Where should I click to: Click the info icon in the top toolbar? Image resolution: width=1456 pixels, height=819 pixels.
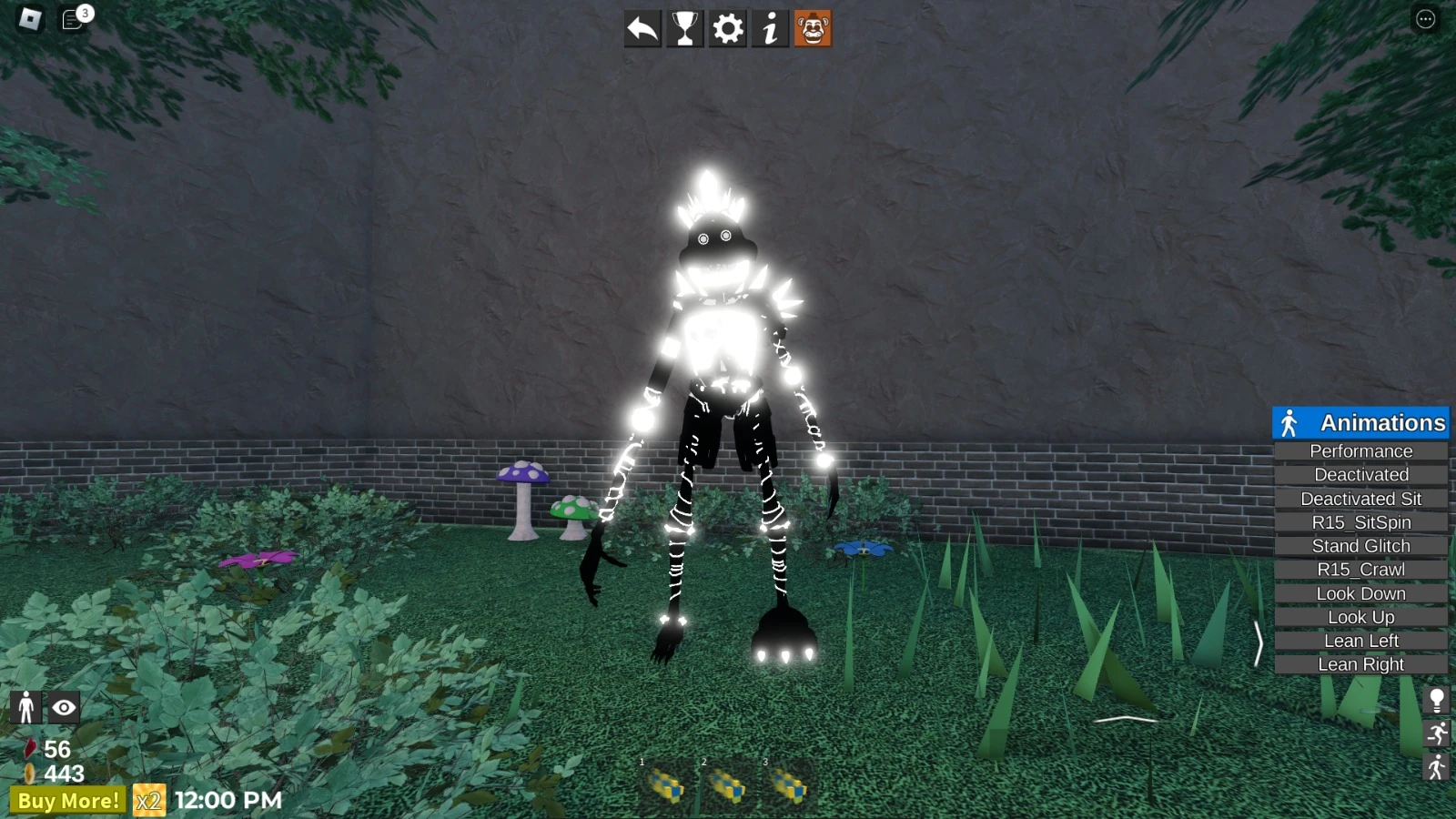point(771,29)
